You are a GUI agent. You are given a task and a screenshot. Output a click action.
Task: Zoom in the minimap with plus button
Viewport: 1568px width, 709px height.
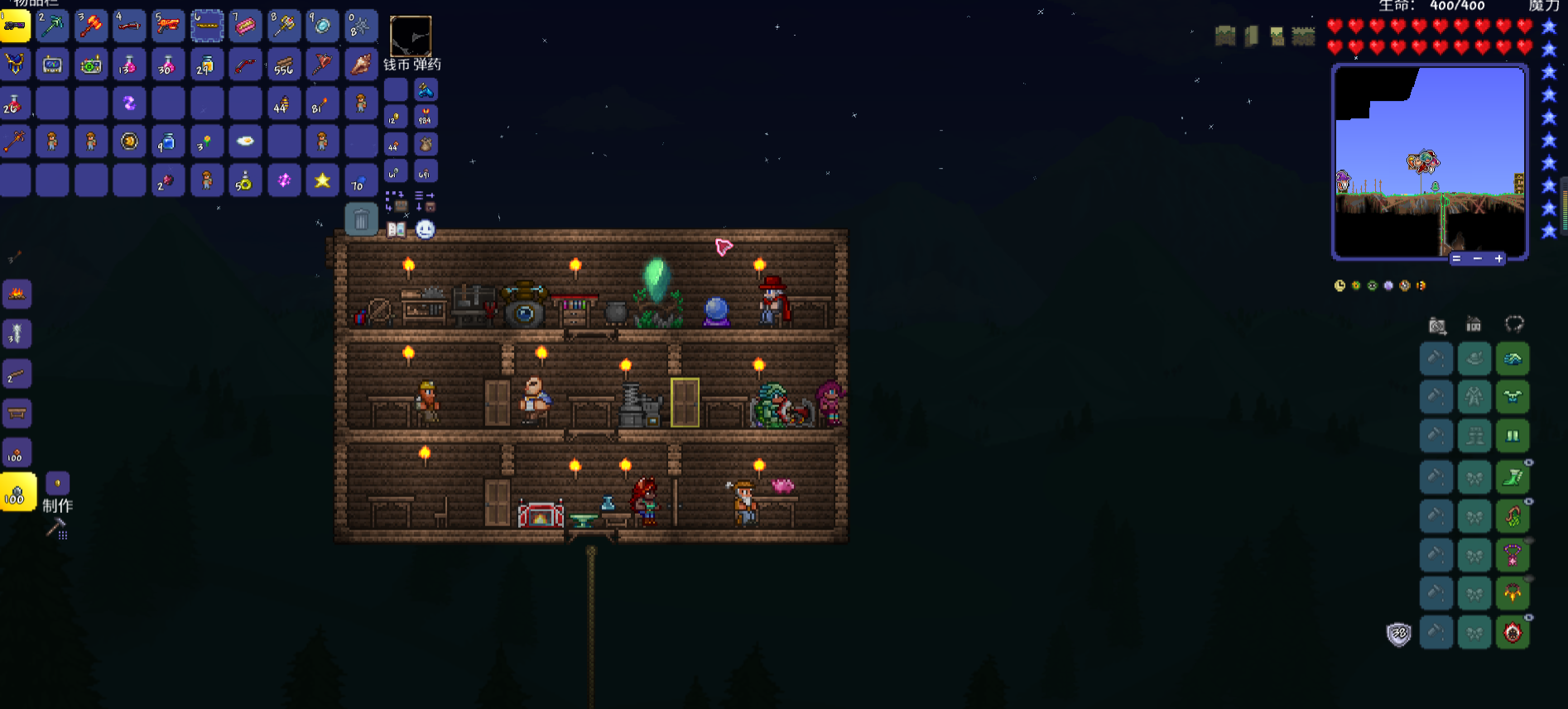point(1498,259)
